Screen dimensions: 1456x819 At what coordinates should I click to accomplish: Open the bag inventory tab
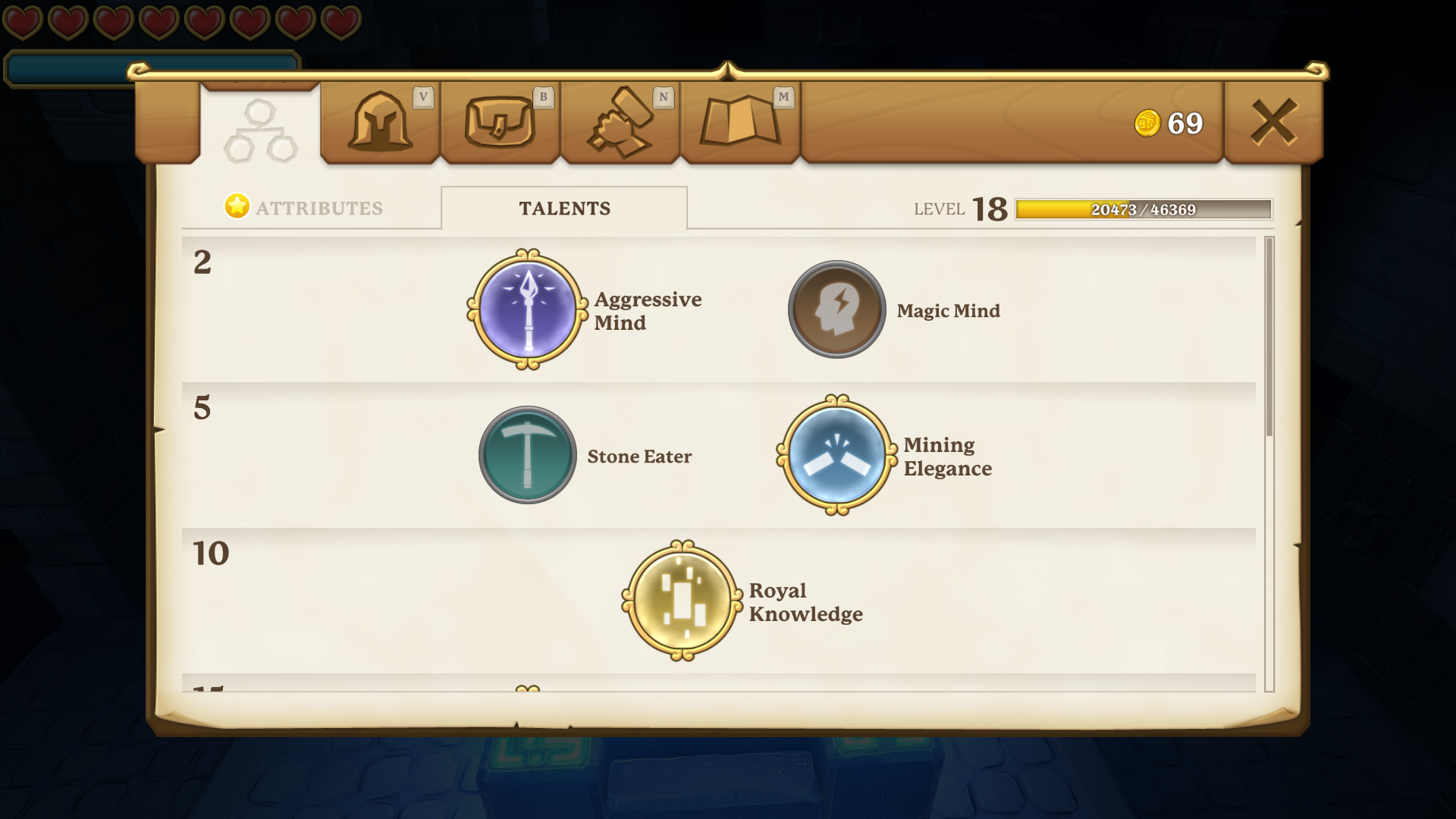500,122
